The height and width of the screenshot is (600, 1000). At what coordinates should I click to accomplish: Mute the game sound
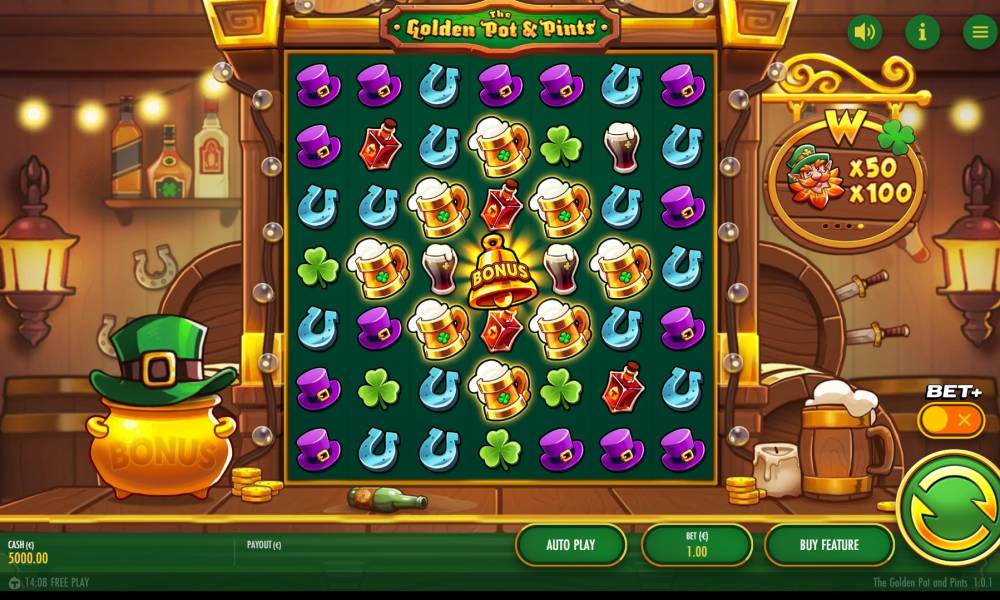(865, 32)
